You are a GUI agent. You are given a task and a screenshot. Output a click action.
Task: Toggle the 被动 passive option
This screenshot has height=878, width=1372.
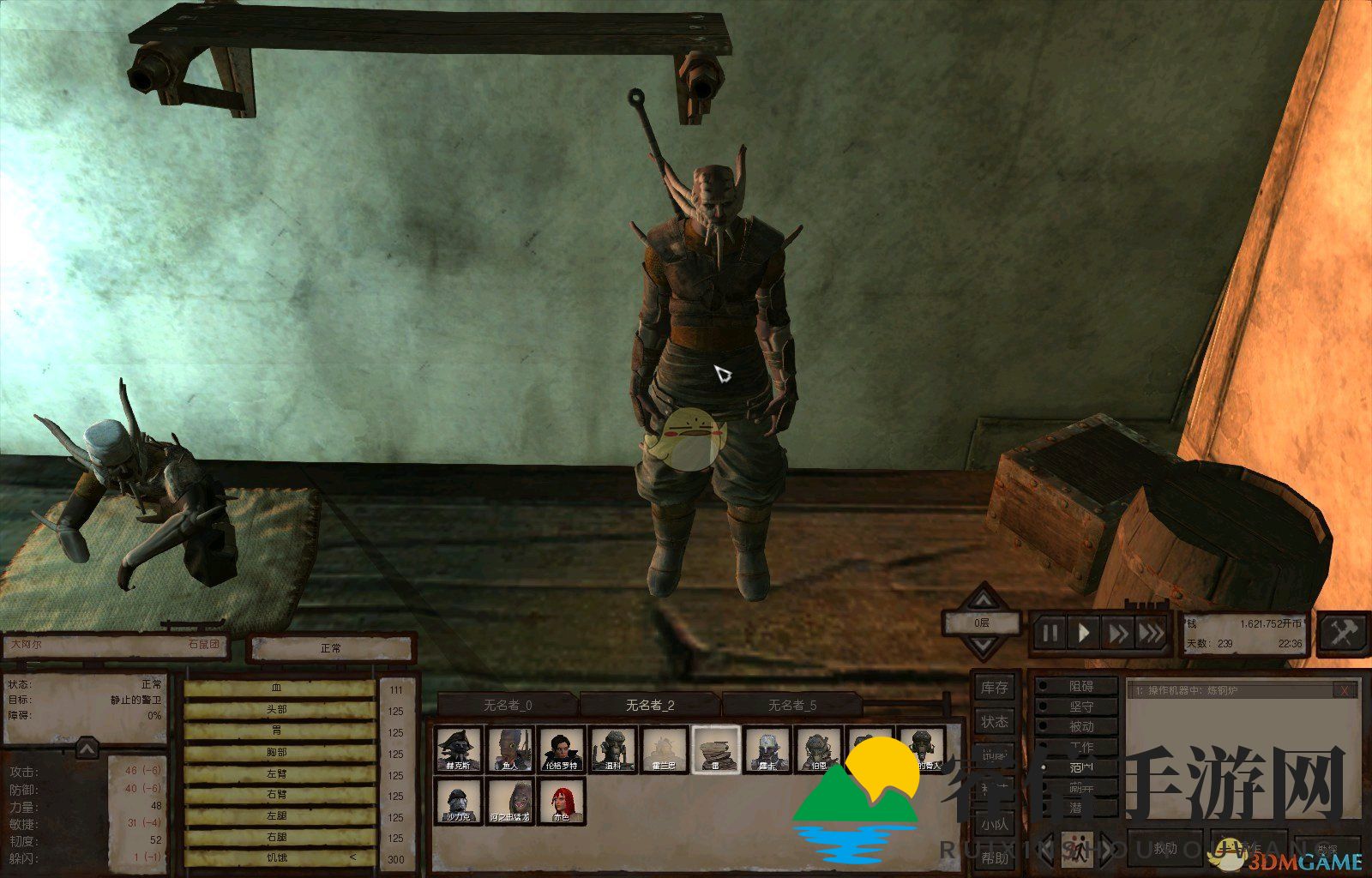pyautogui.click(x=1080, y=727)
